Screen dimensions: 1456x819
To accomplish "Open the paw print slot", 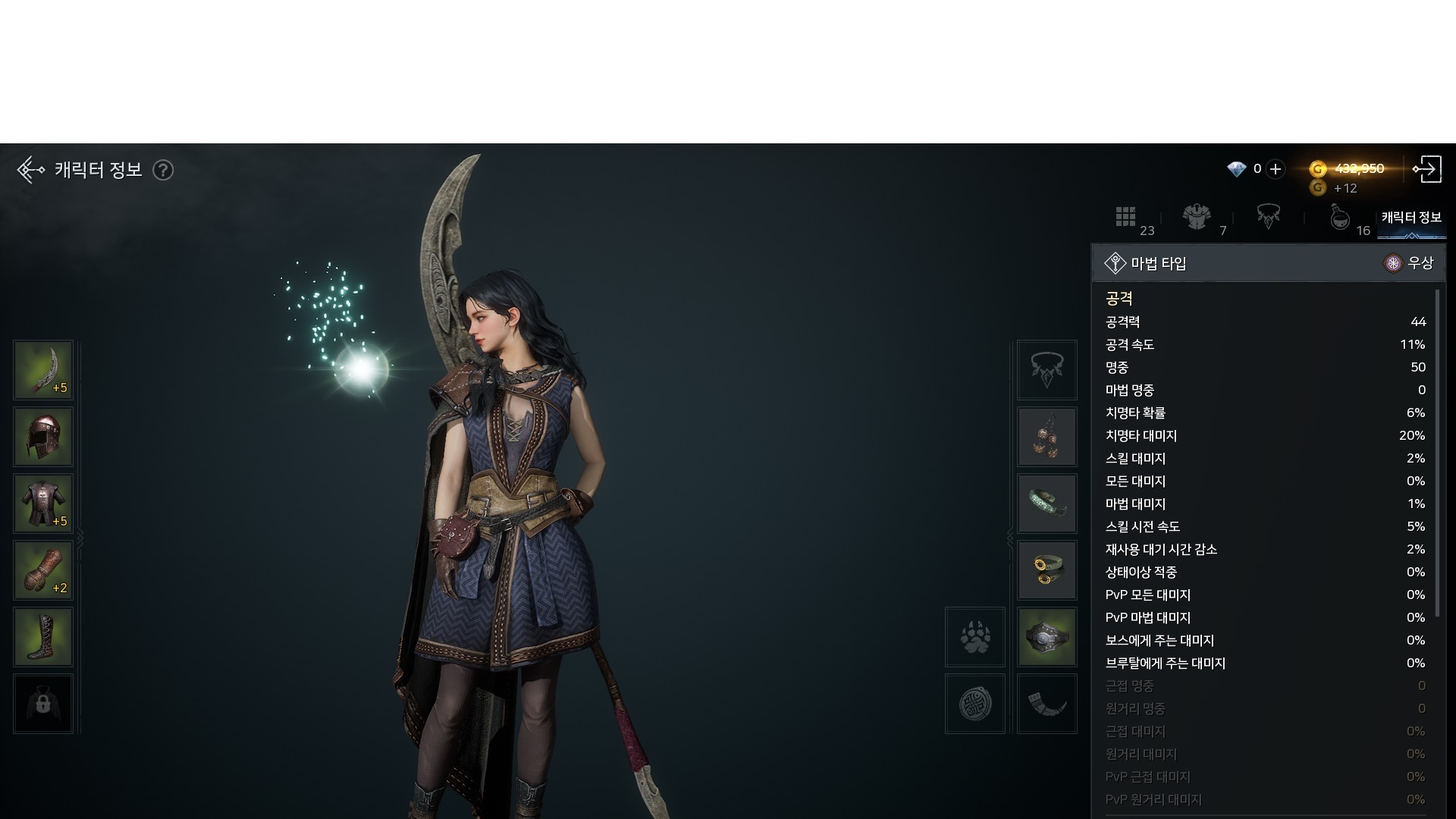I will point(975,638).
